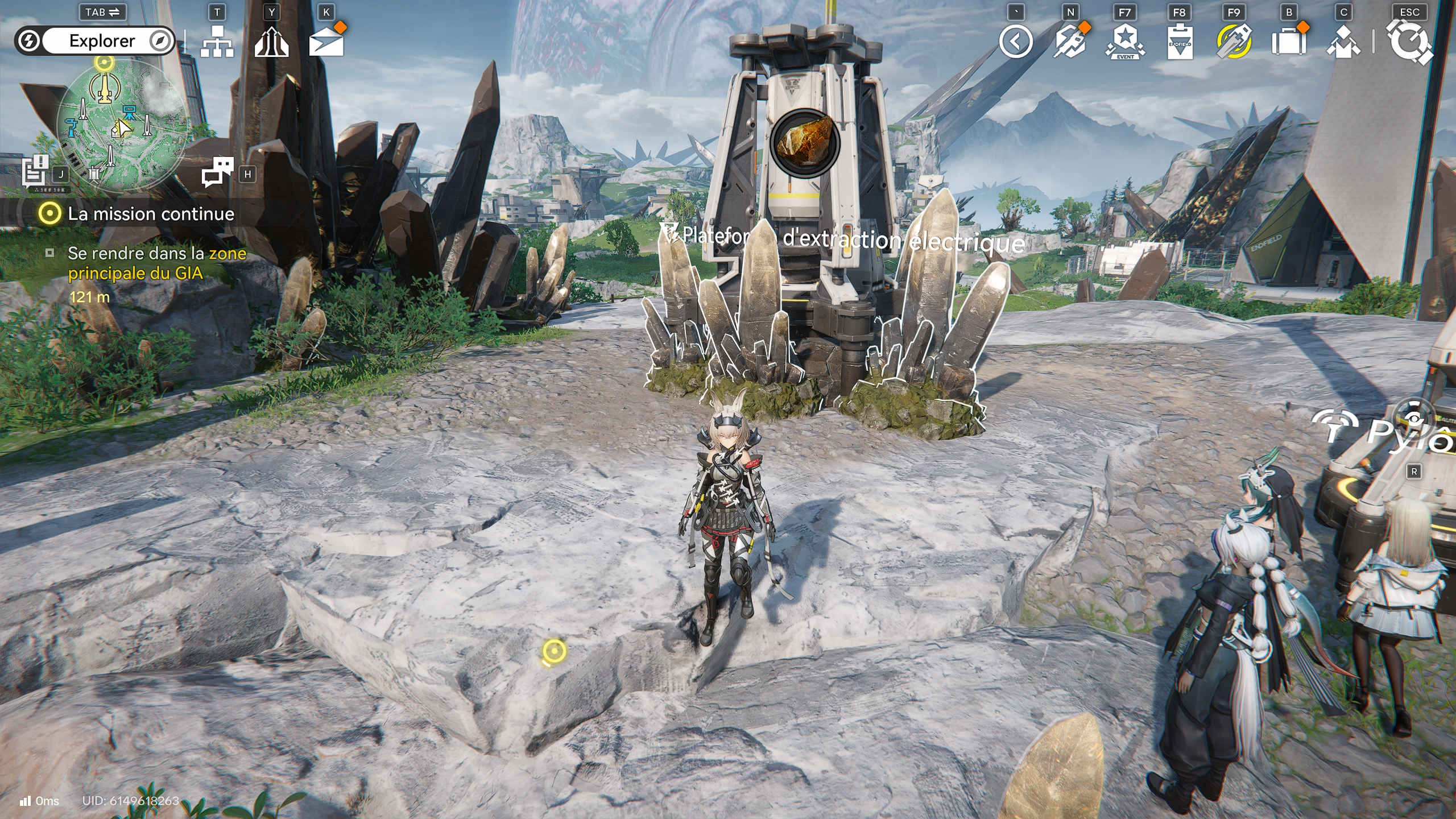Open the mail envelope icon
1456x819 pixels.
(x=326, y=42)
